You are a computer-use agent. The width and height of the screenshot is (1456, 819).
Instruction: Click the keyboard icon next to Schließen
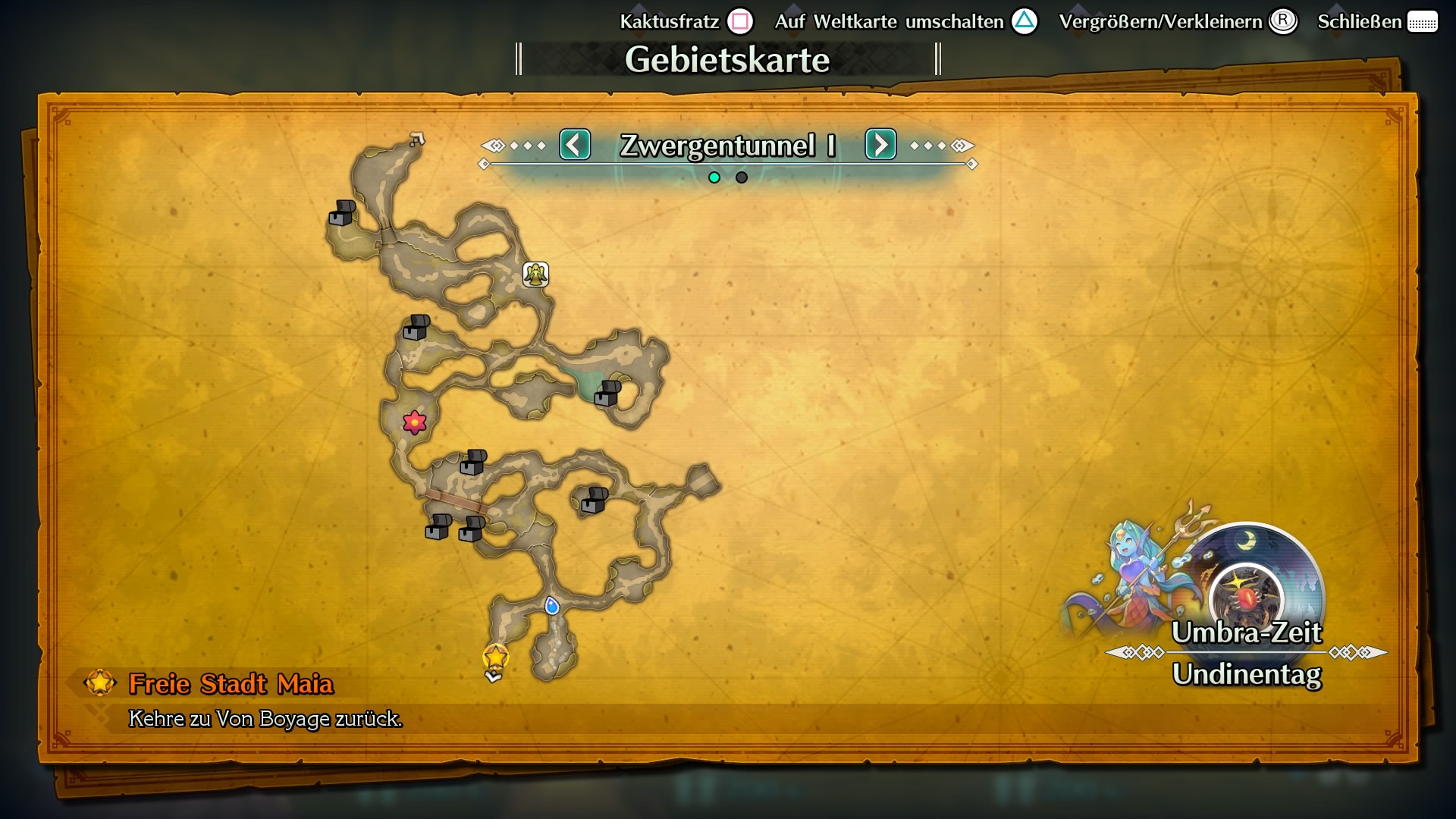tap(1424, 22)
